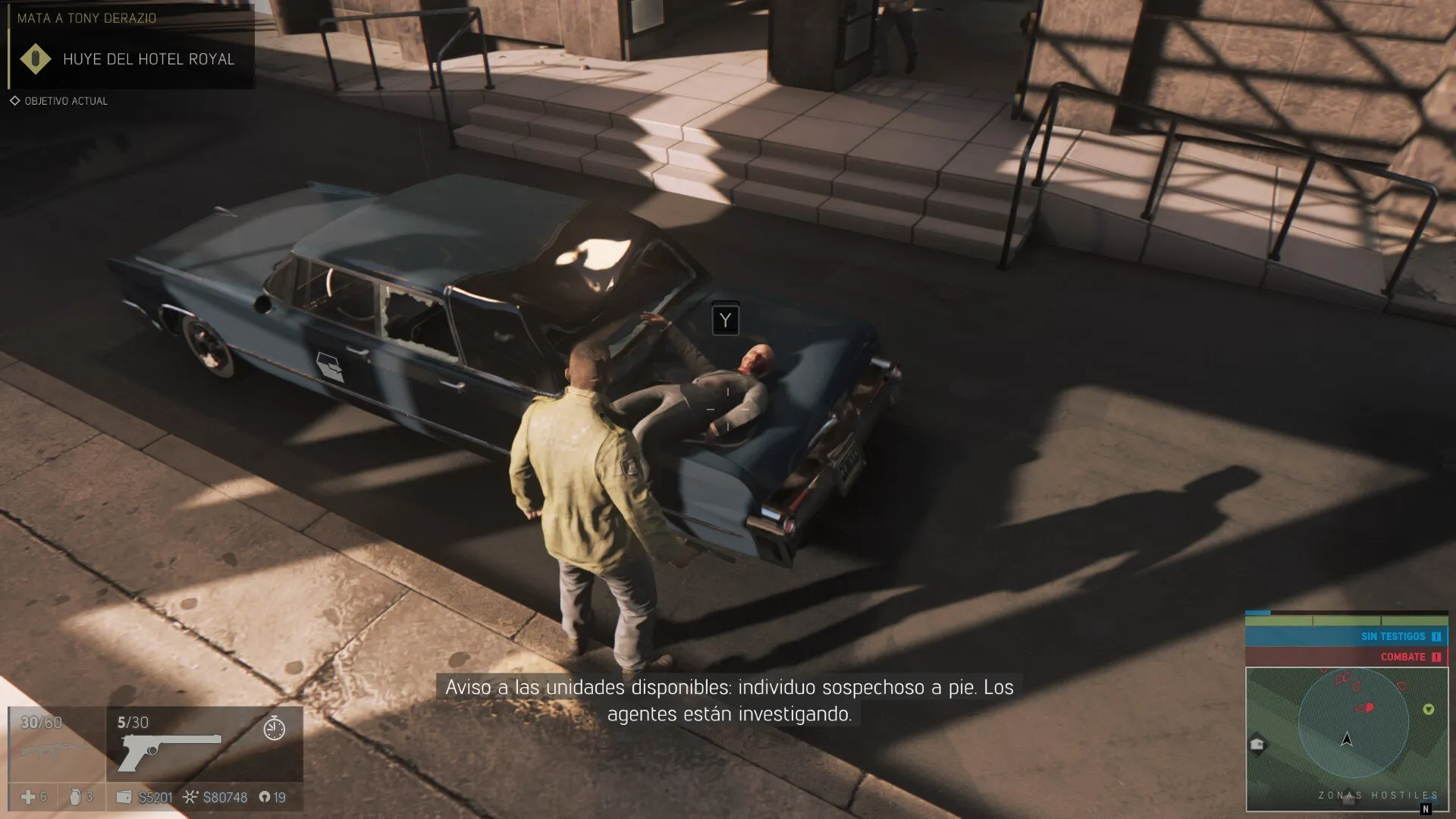The image size is (1456, 819).
Task: Click the green triangle marker on minimap
Action: pos(1429,710)
